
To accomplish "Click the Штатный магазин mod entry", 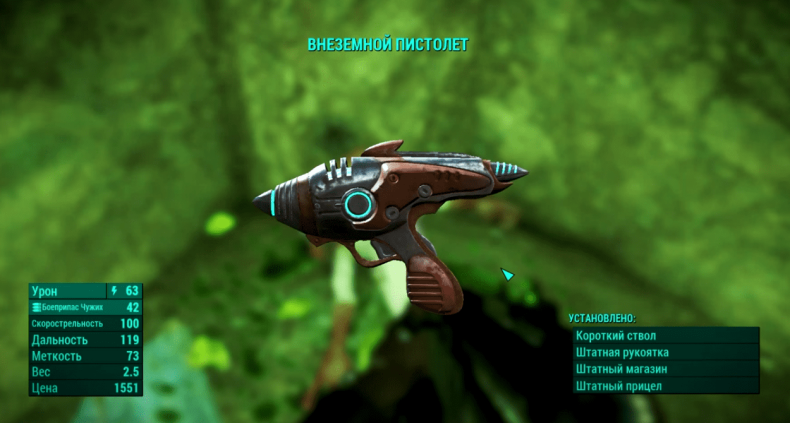I will pyautogui.click(x=664, y=369).
